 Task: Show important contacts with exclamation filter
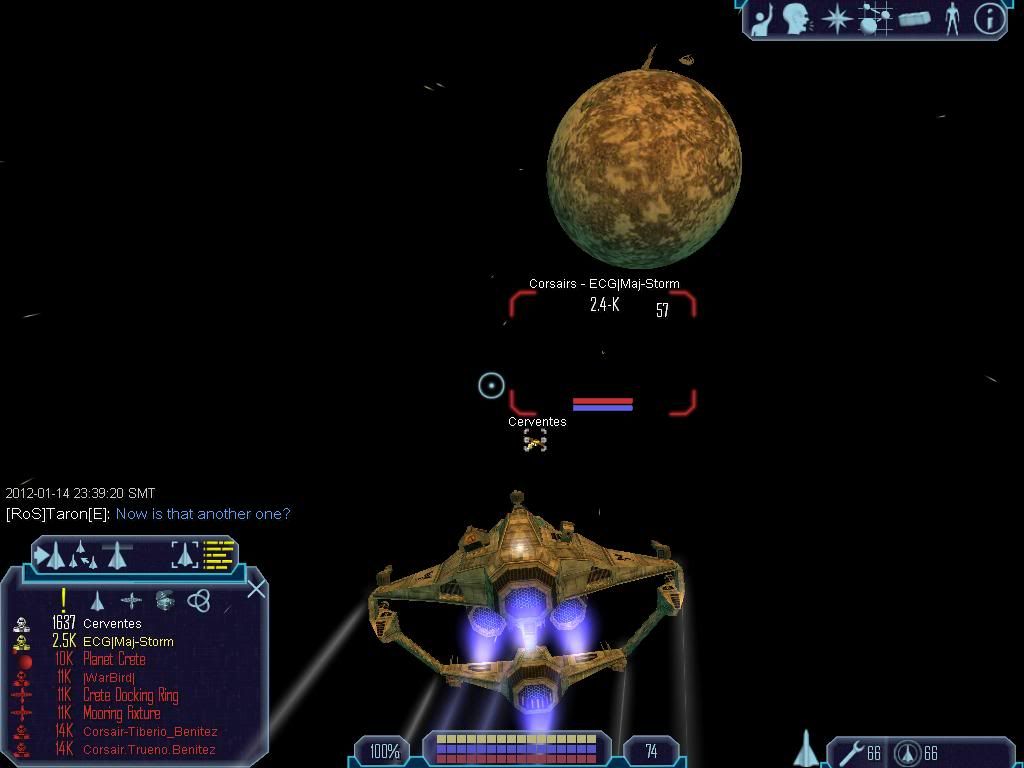(x=63, y=600)
